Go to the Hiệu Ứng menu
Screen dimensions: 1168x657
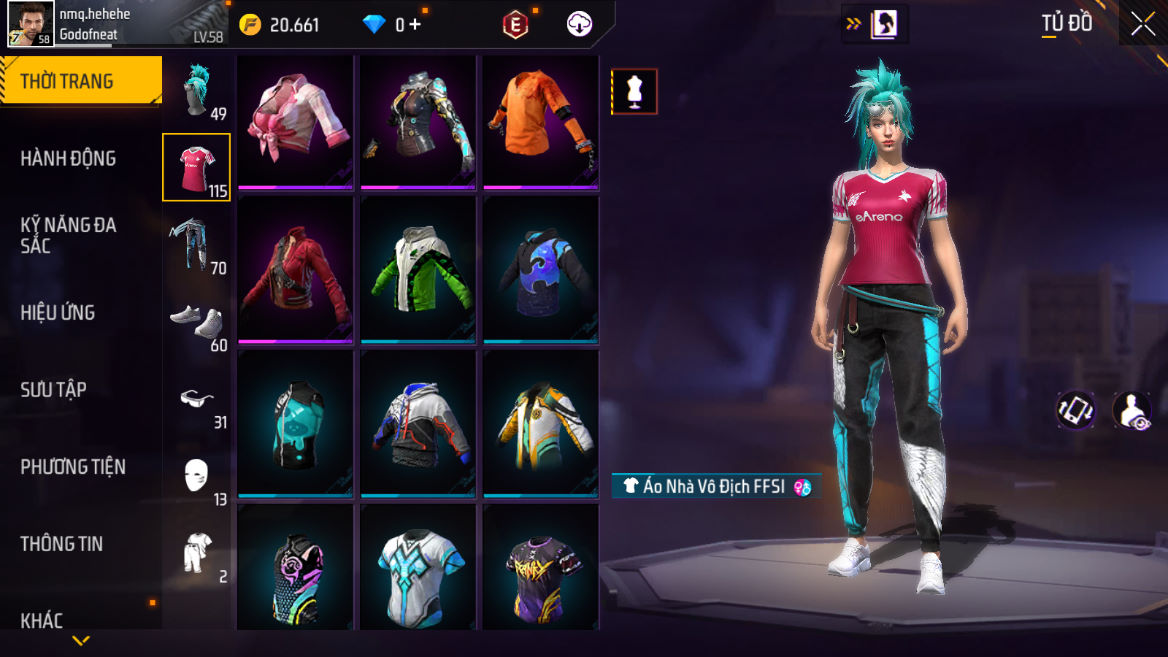pos(58,313)
